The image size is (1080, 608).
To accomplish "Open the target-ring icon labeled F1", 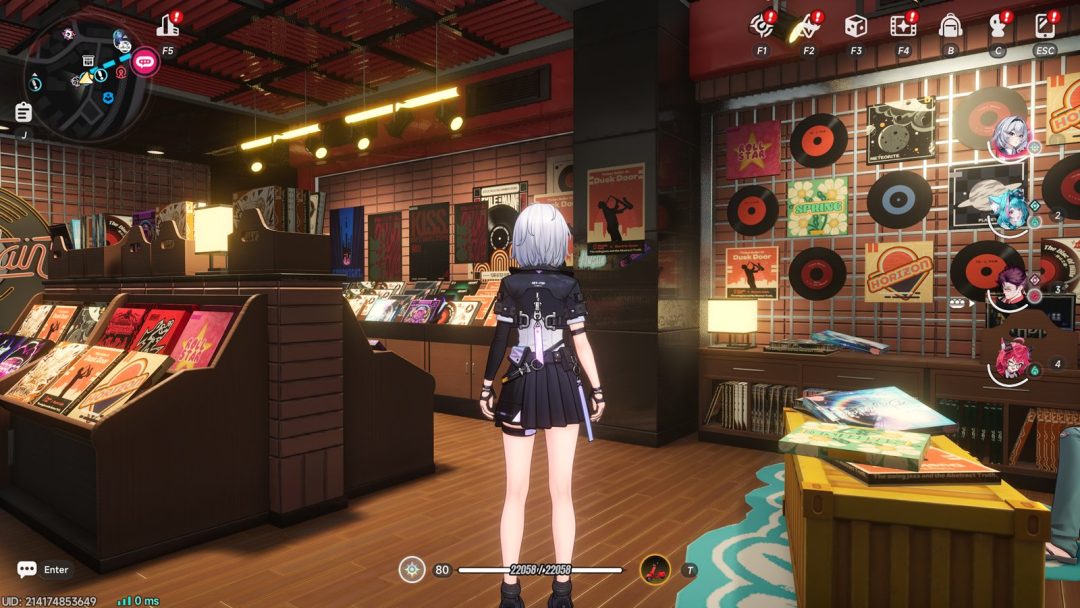I will (762, 25).
